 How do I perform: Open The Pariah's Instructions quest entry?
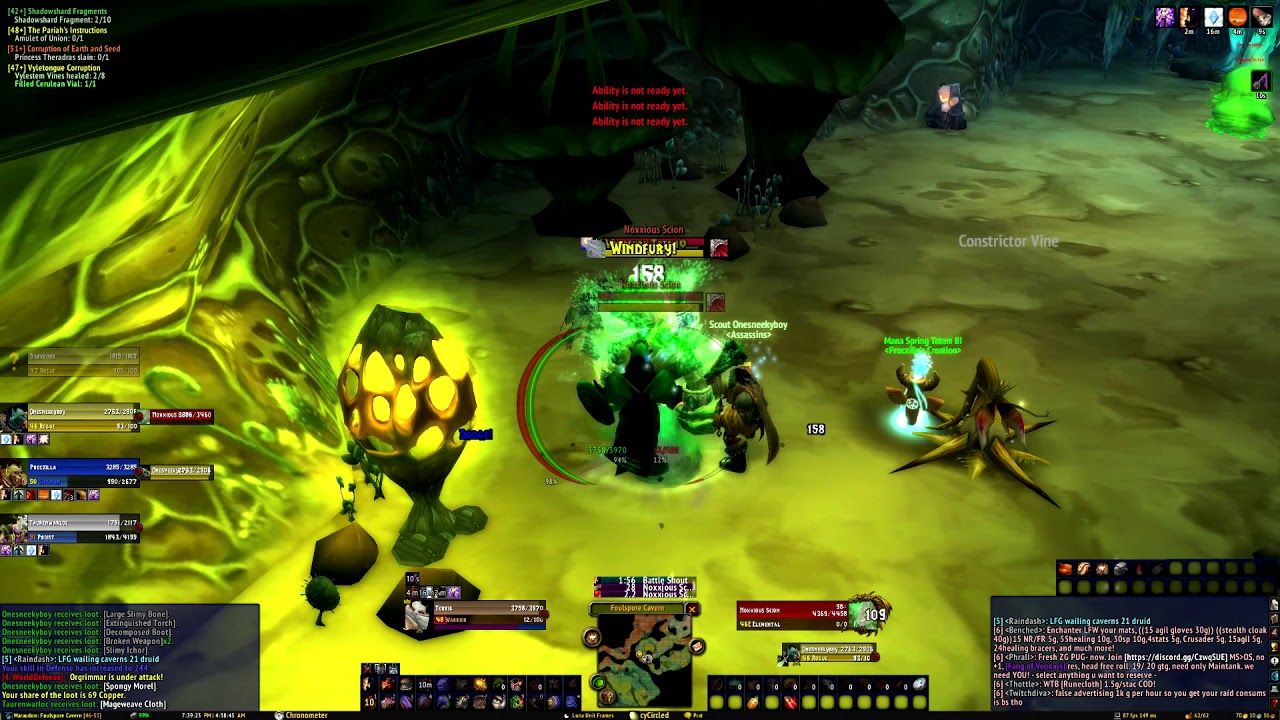pos(60,30)
